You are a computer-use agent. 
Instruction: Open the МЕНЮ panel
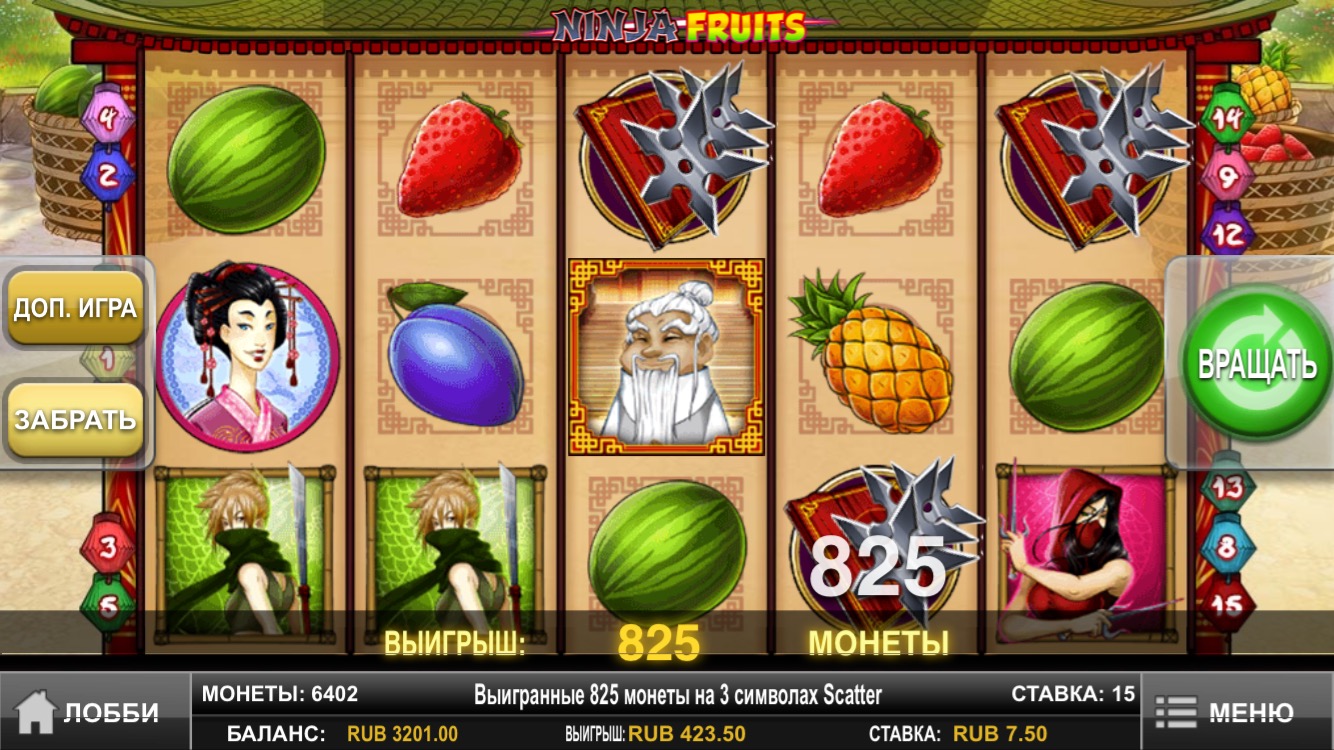point(1236,712)
